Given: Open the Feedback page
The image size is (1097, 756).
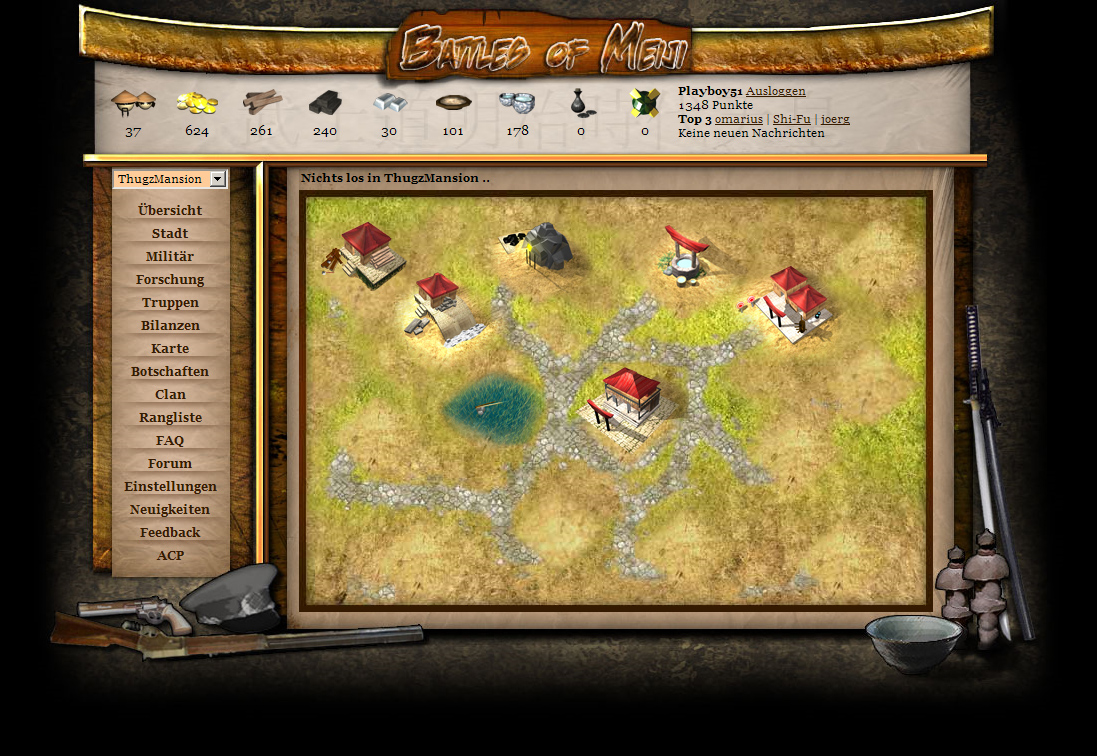Looking at the screenshot, I should (x=170, y=533).
